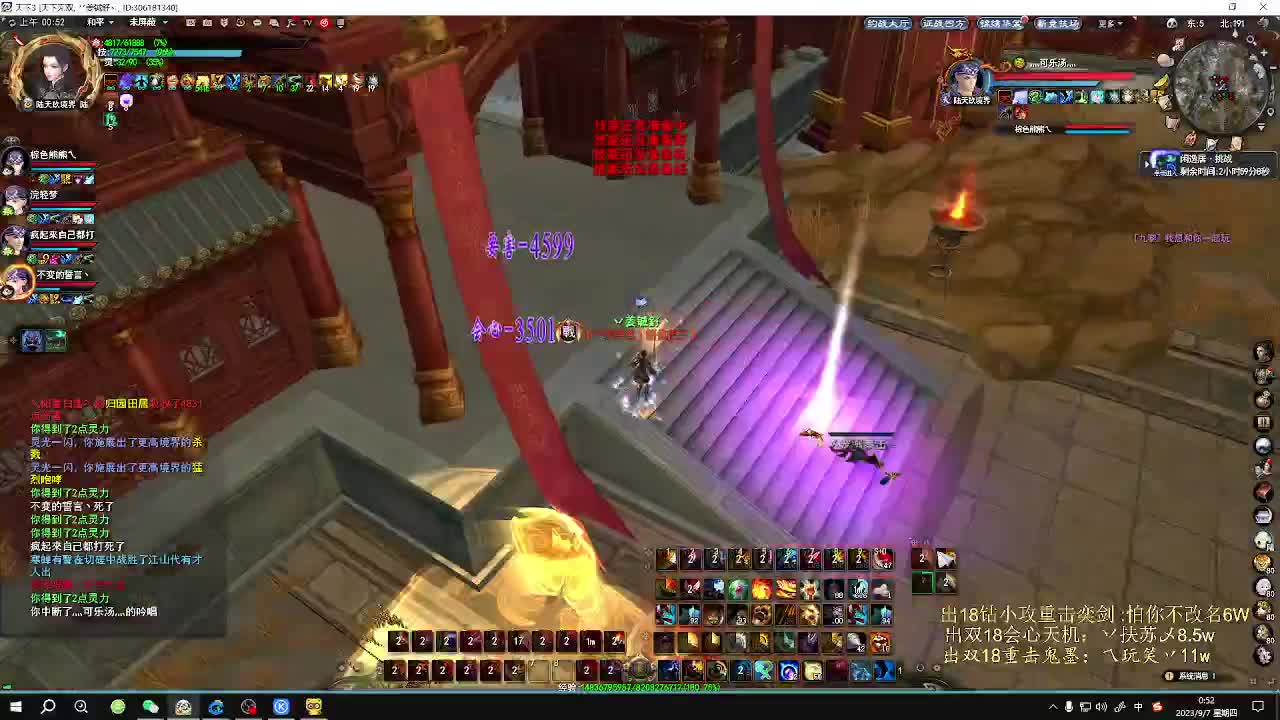This screenshot has height=720, width=1280.
Task: Click the panda icon beside the compass coordinates
Action: [1172, 23]
